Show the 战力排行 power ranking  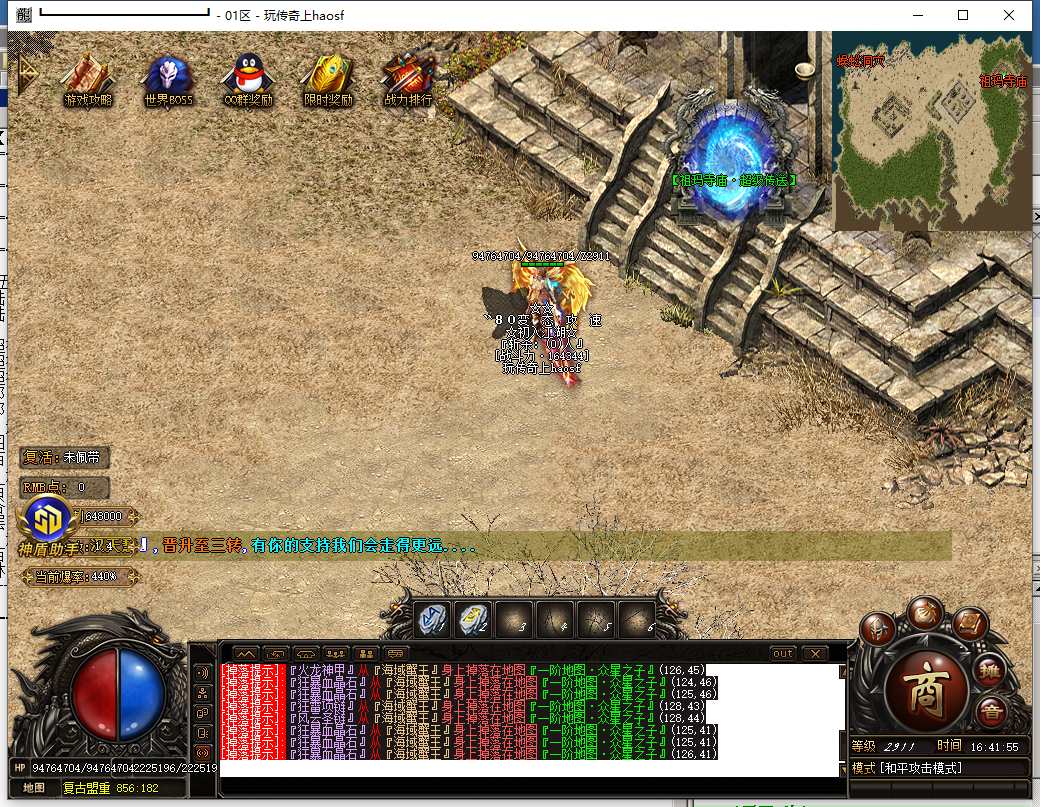[x=408, y=78]
